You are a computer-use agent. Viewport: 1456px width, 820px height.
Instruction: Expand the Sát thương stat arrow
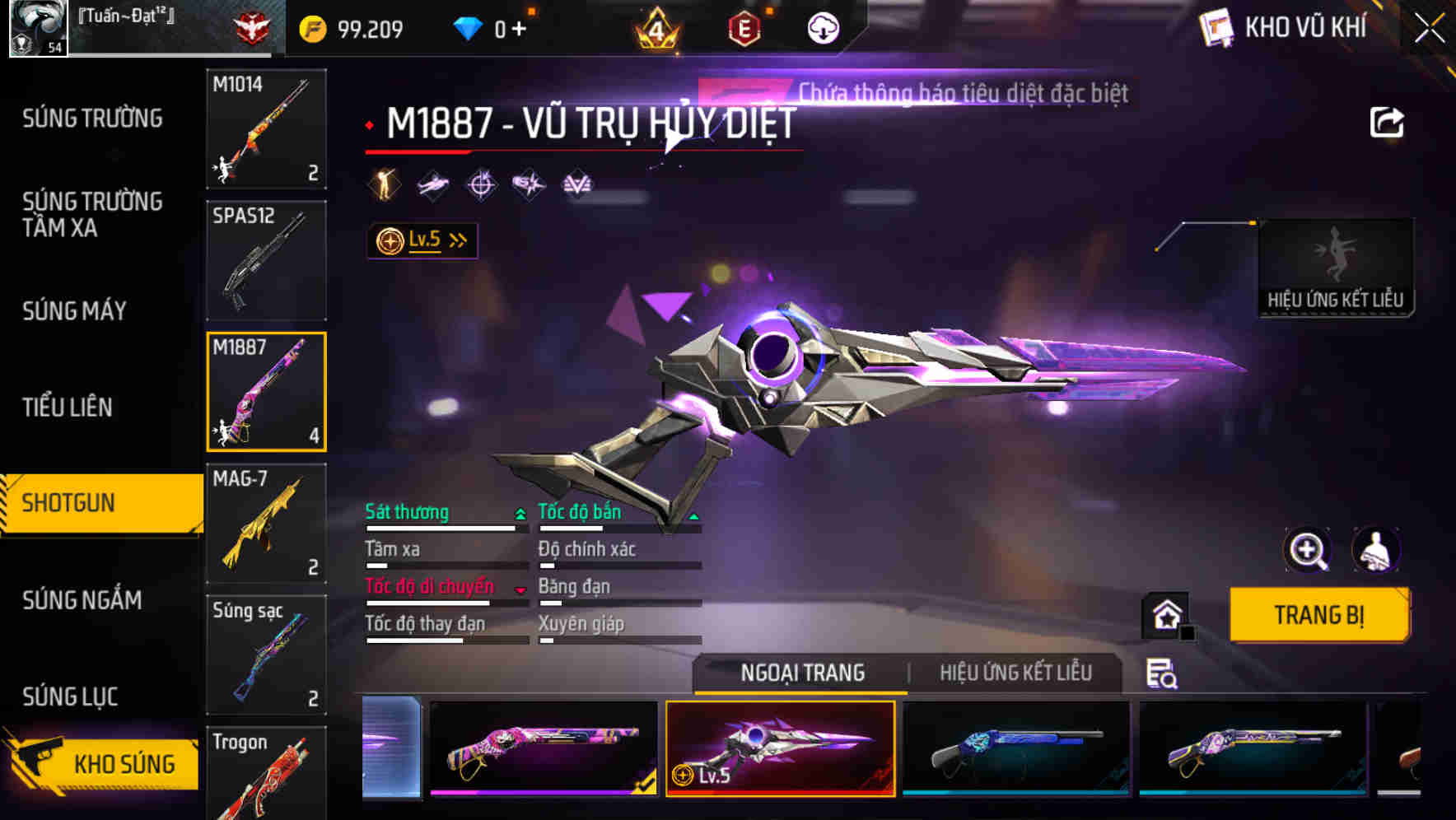519,512
